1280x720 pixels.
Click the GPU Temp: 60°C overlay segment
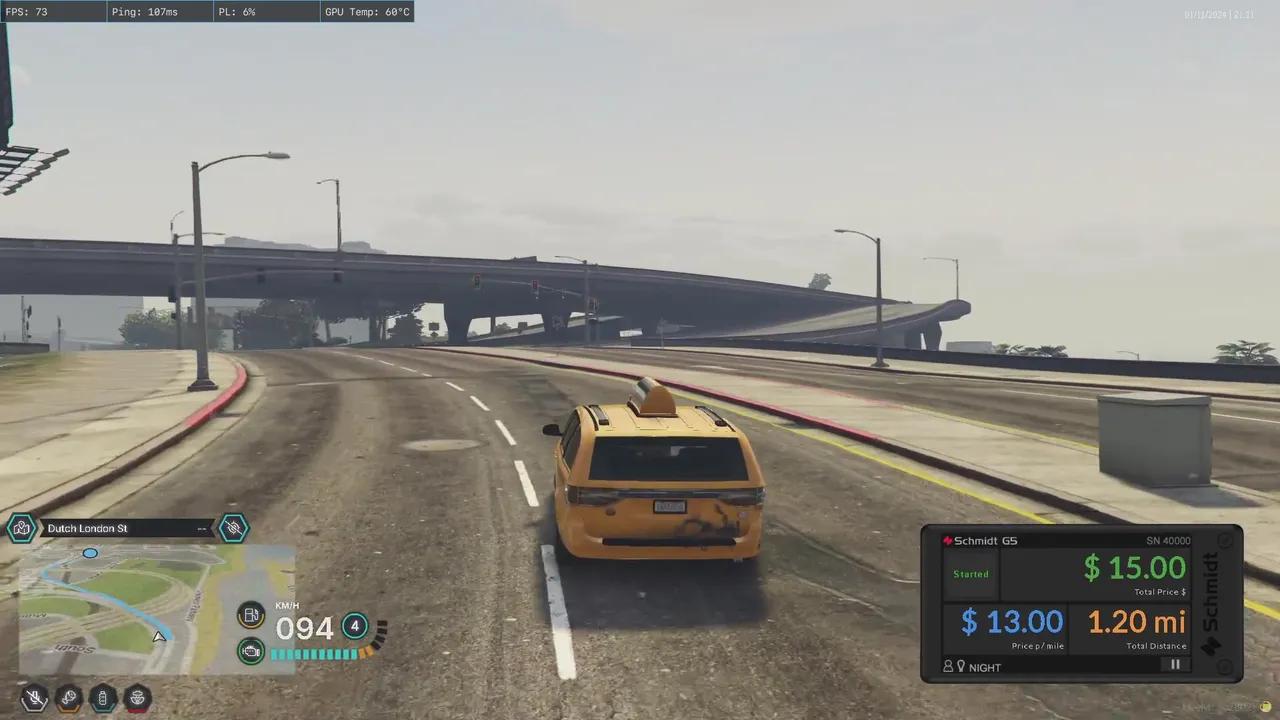(x=368, y=12)
